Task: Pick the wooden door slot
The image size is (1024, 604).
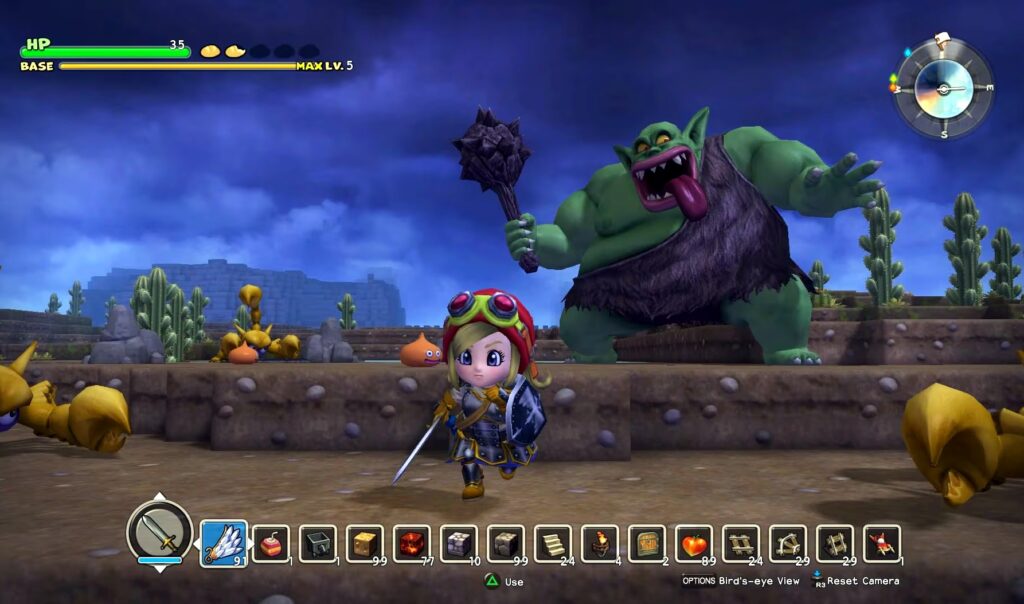Action: coord(647,543)
